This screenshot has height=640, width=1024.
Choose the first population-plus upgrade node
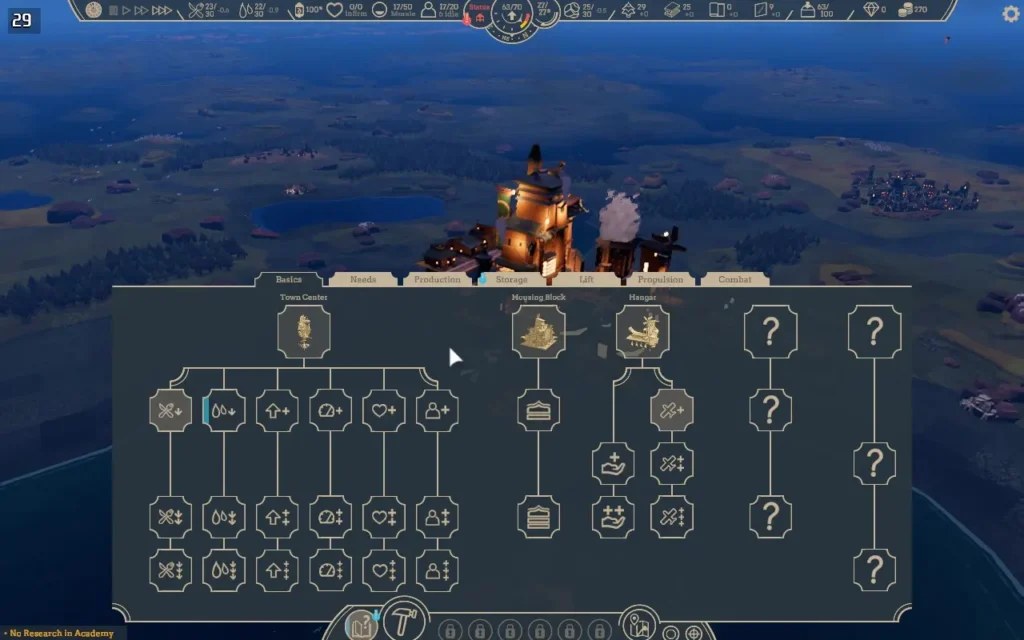(437, 410)
